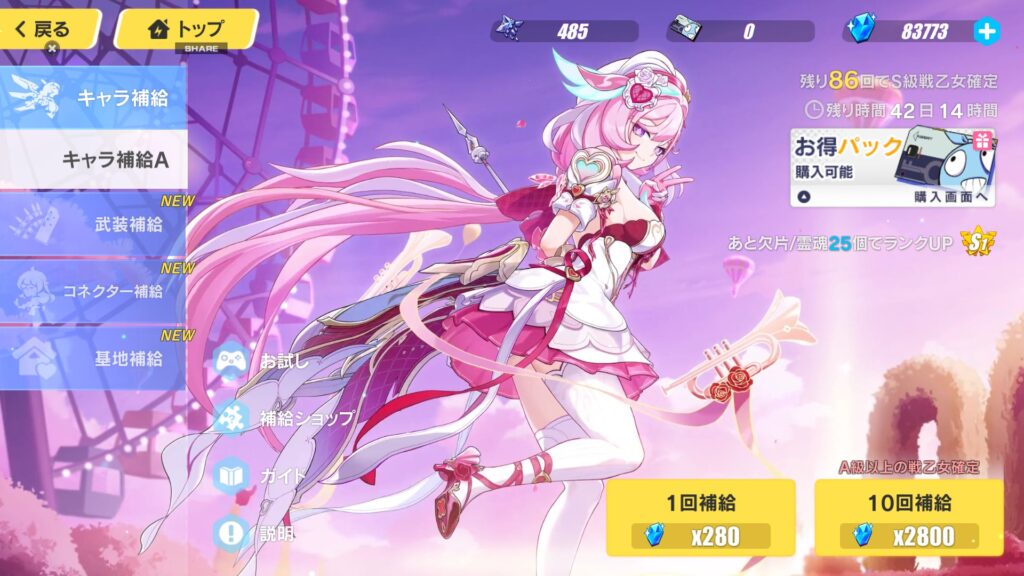Open the キャラ補給 category tab
The image size is (1024, 576).
pos(93,98)
